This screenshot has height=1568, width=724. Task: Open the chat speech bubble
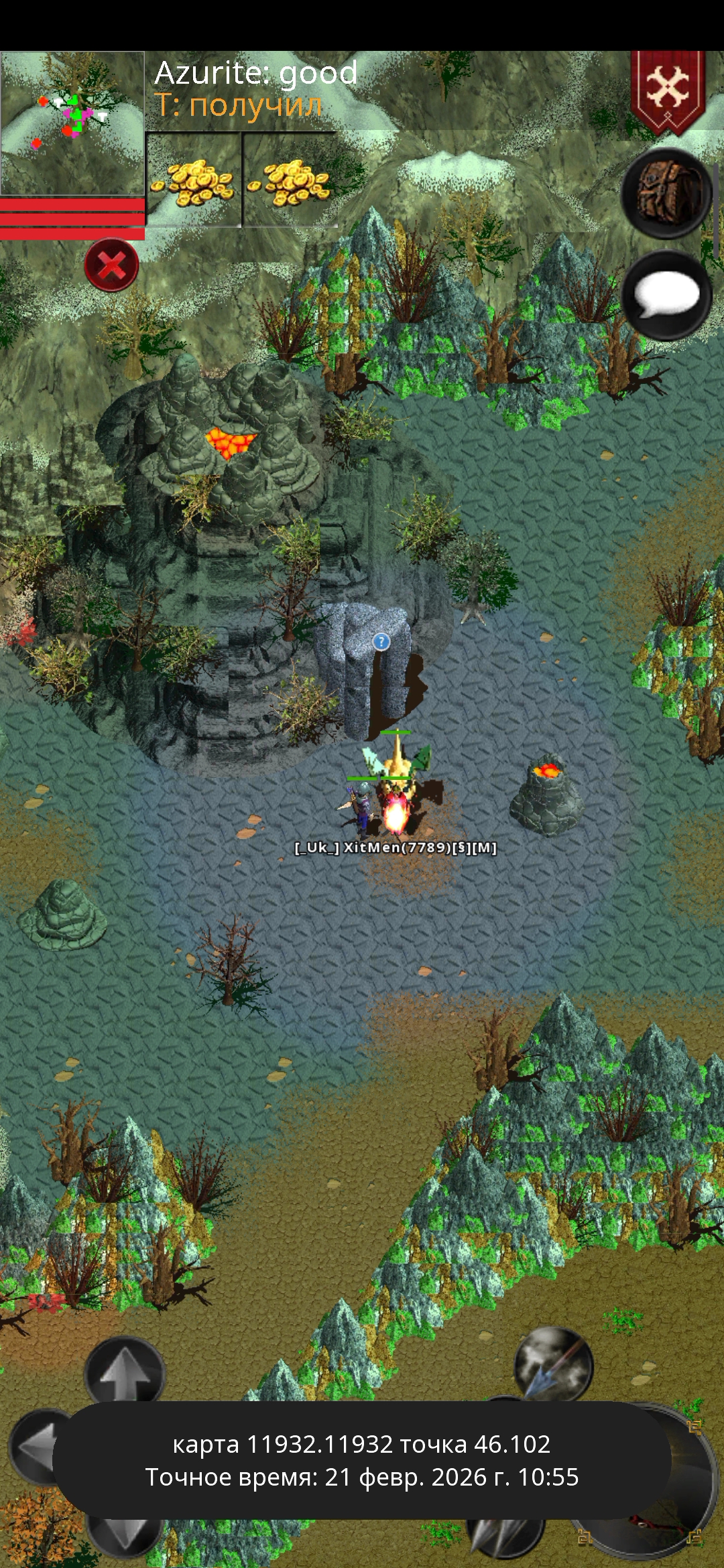pyautogui.click(x=666, y=296)
